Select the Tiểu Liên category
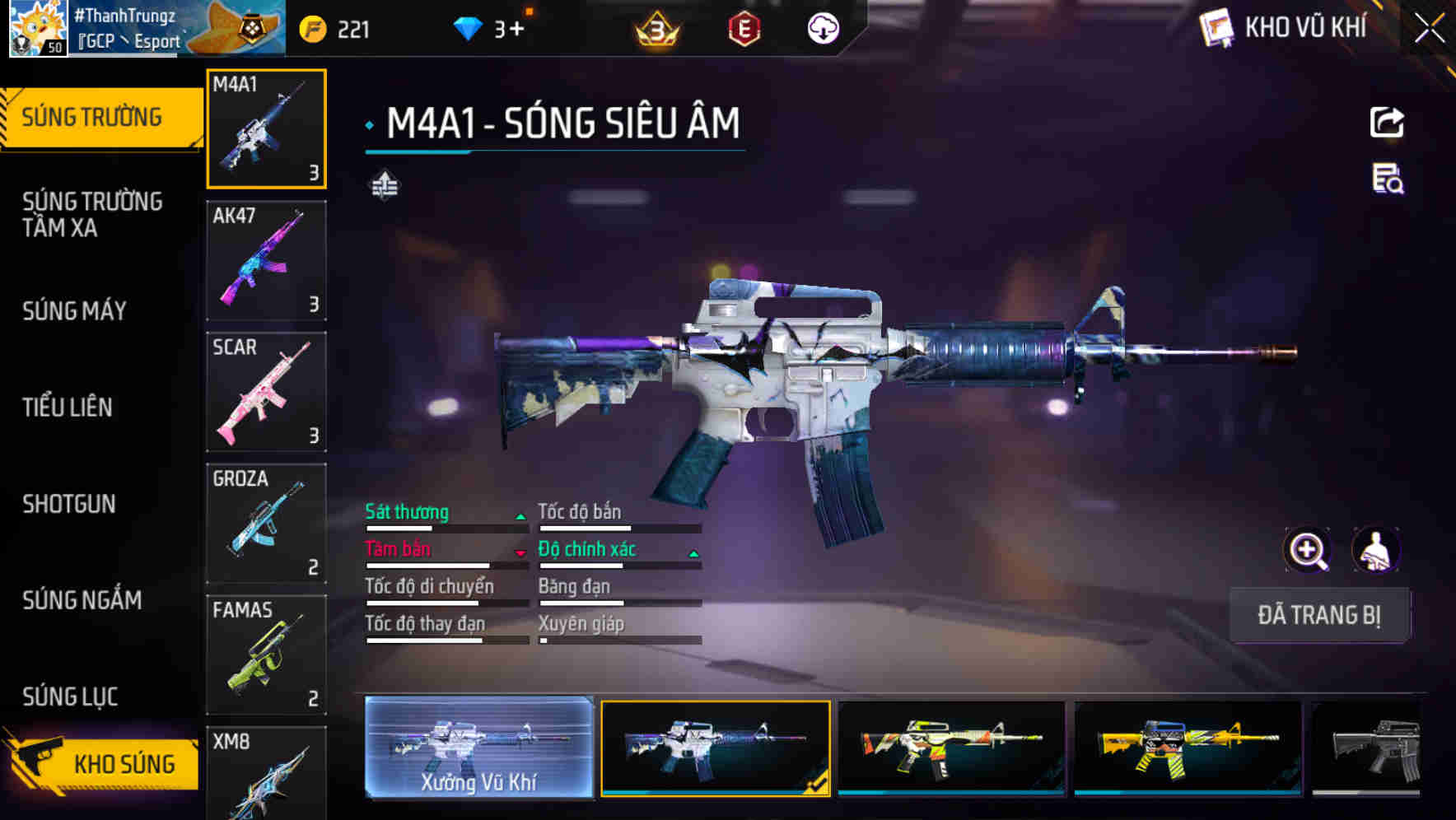This screenshot has height=820, width=1456. (x=68, y=407)
